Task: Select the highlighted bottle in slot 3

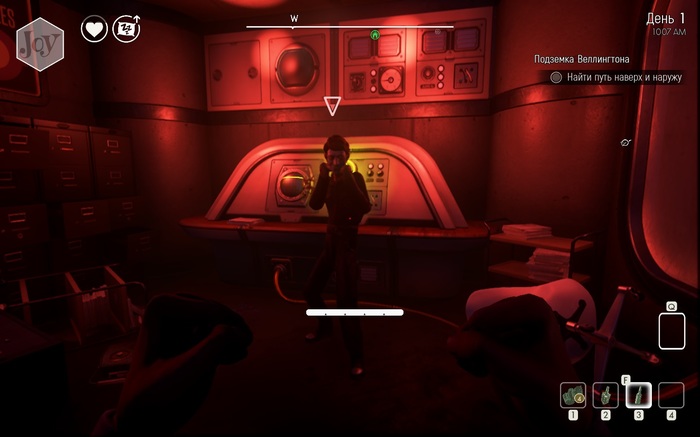Action: pos(638,396)
